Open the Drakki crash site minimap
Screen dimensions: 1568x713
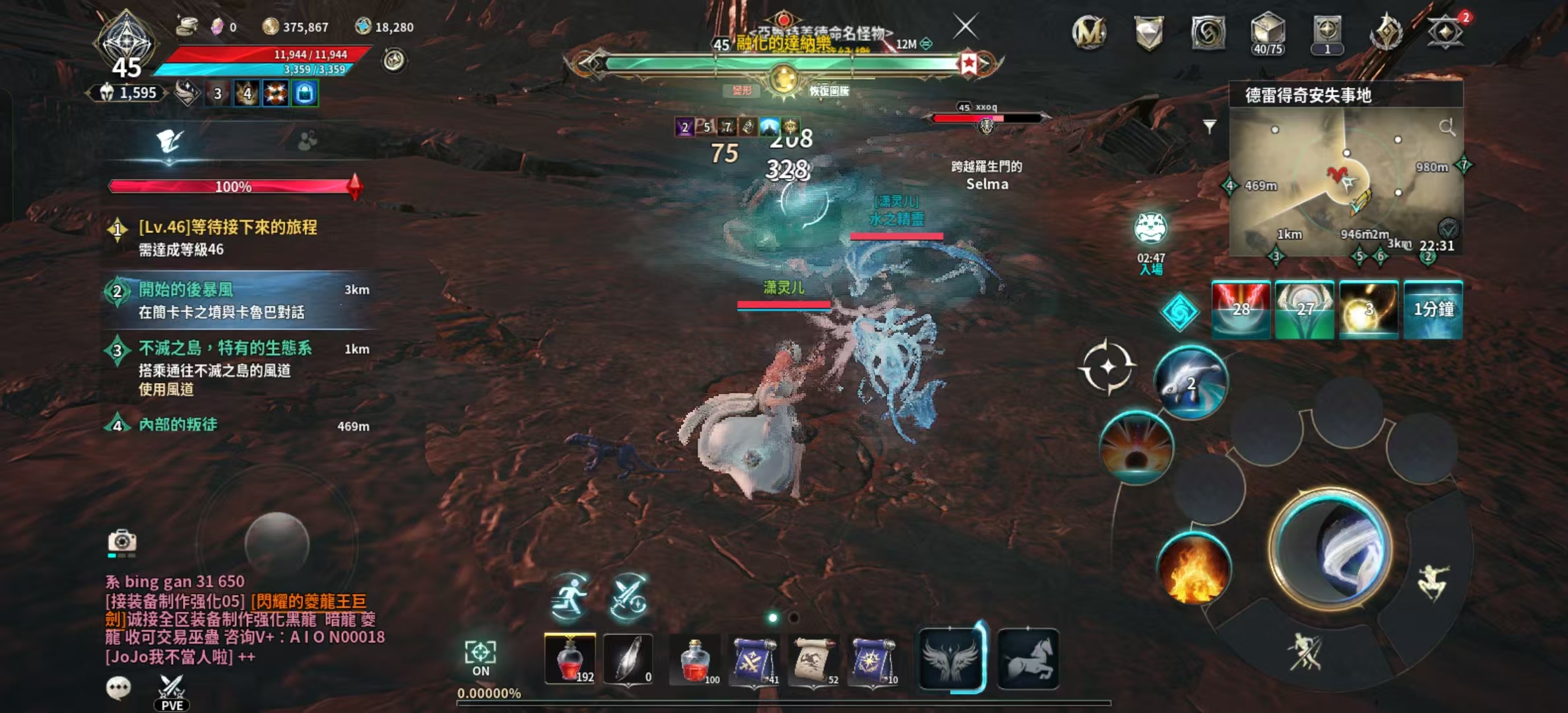(x=1346, y=178)
